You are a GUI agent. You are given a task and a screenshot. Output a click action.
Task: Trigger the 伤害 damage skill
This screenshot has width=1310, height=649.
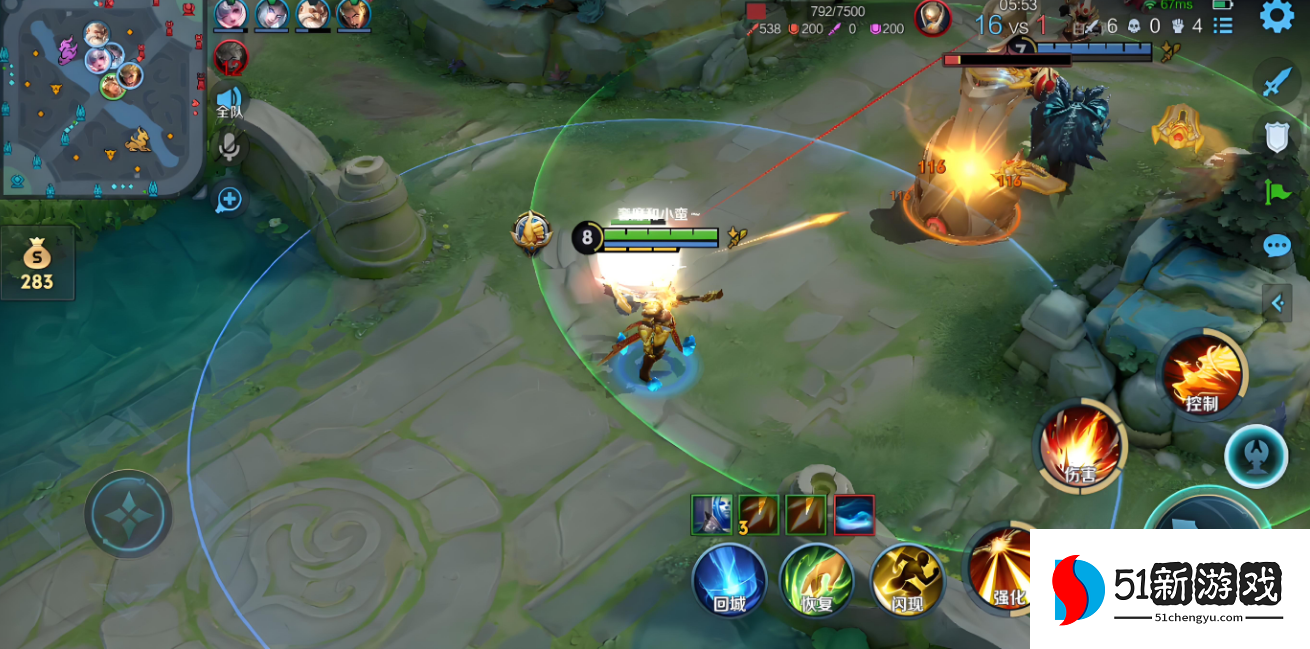pyautogui.click(x=1081, y=446)
